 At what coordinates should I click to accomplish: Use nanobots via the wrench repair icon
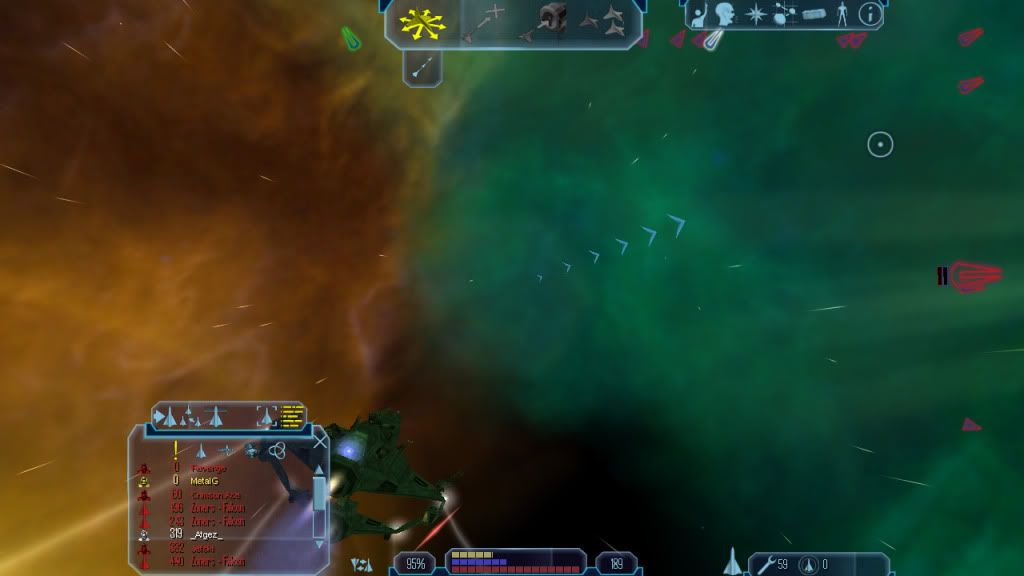pyautogui.click(x=766, y=565)
